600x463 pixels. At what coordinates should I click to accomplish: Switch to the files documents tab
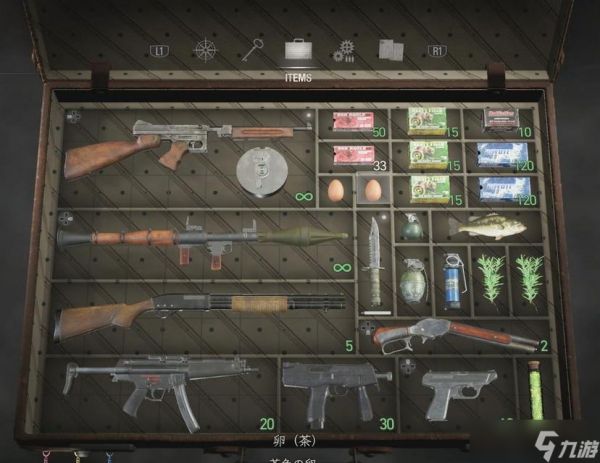[391, 49]
